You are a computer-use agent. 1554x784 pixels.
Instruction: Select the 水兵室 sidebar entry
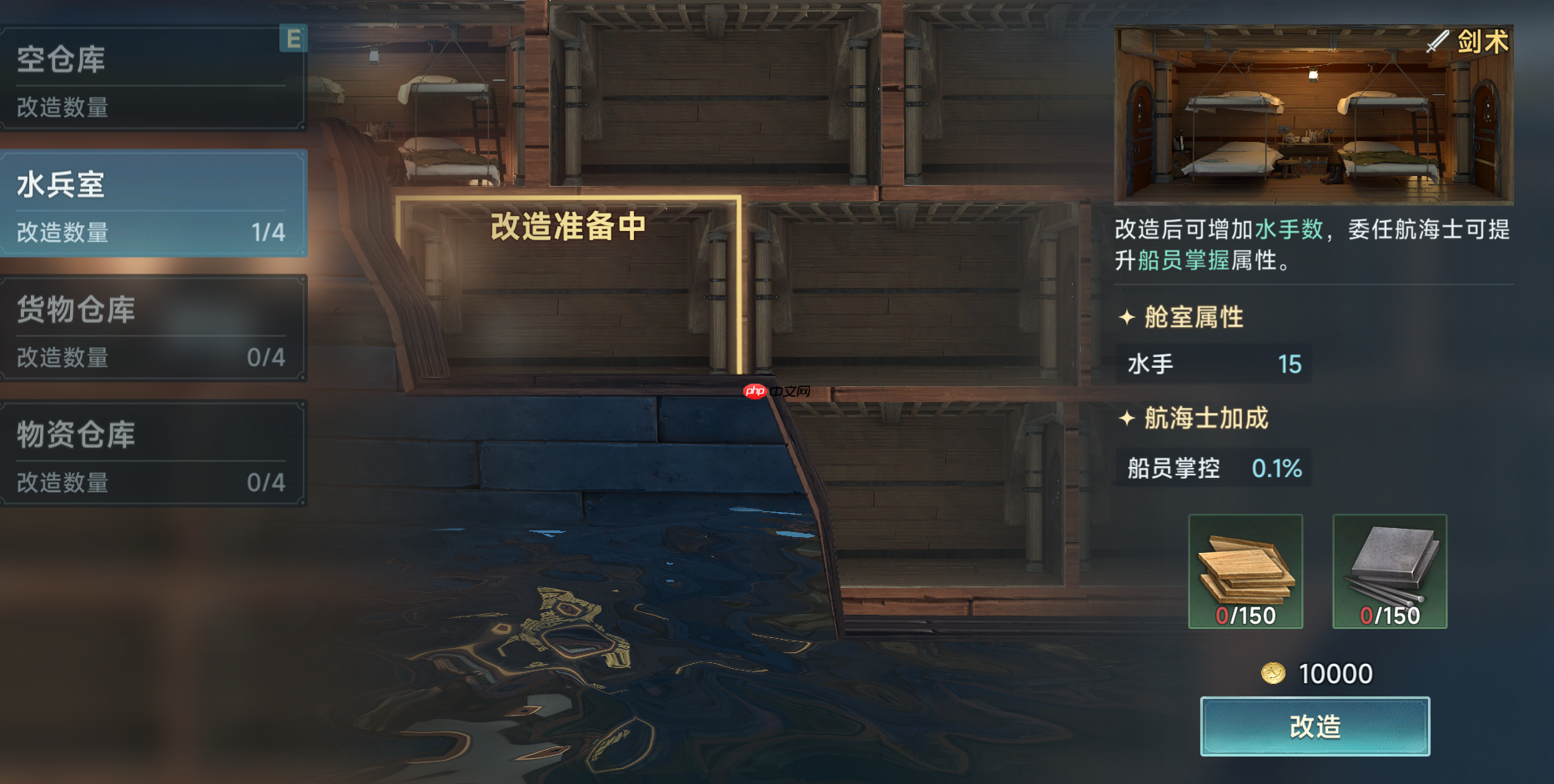(x=154, y=203)
